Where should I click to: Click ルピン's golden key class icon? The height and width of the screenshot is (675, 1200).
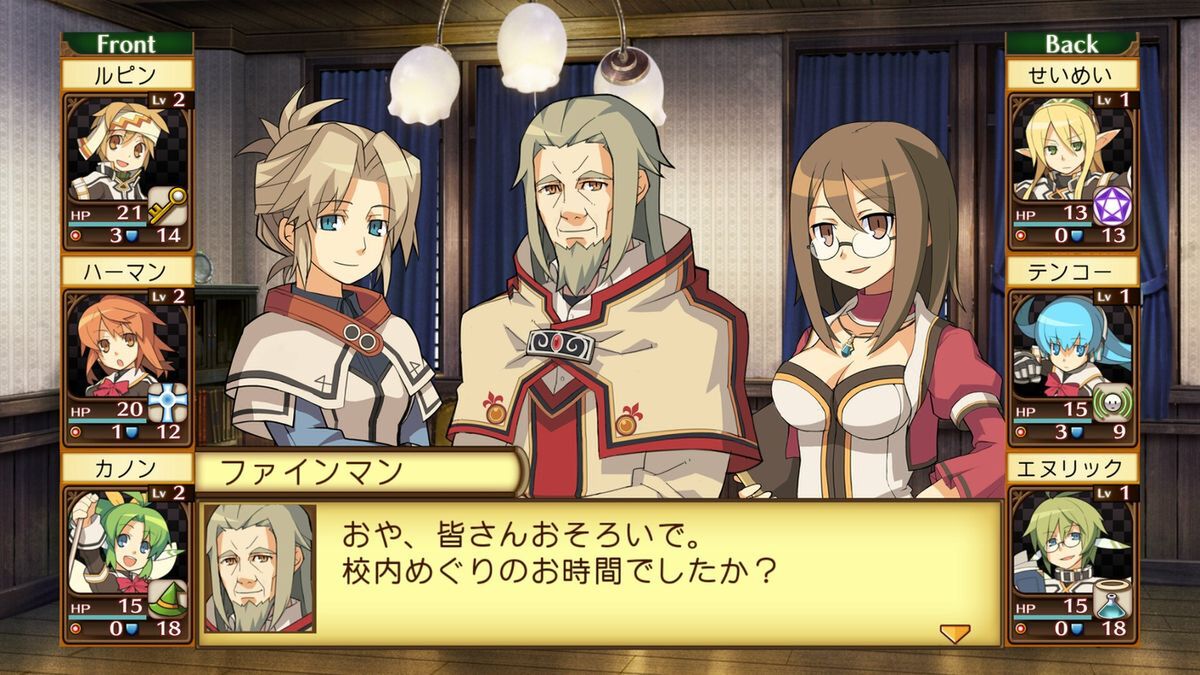(x=167, y=206)
